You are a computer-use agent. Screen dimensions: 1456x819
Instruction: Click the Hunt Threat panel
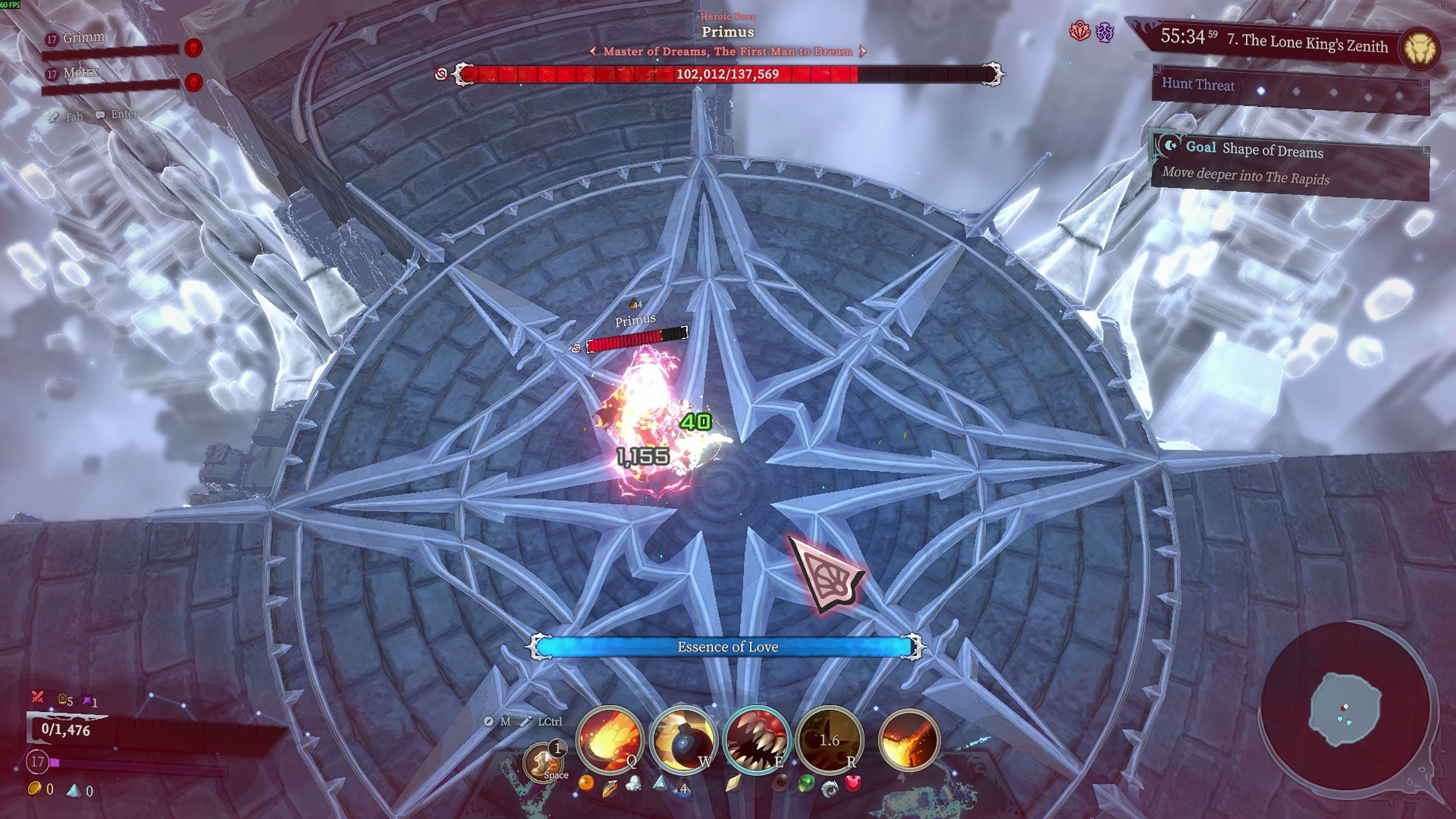[x=1290, y=88]
